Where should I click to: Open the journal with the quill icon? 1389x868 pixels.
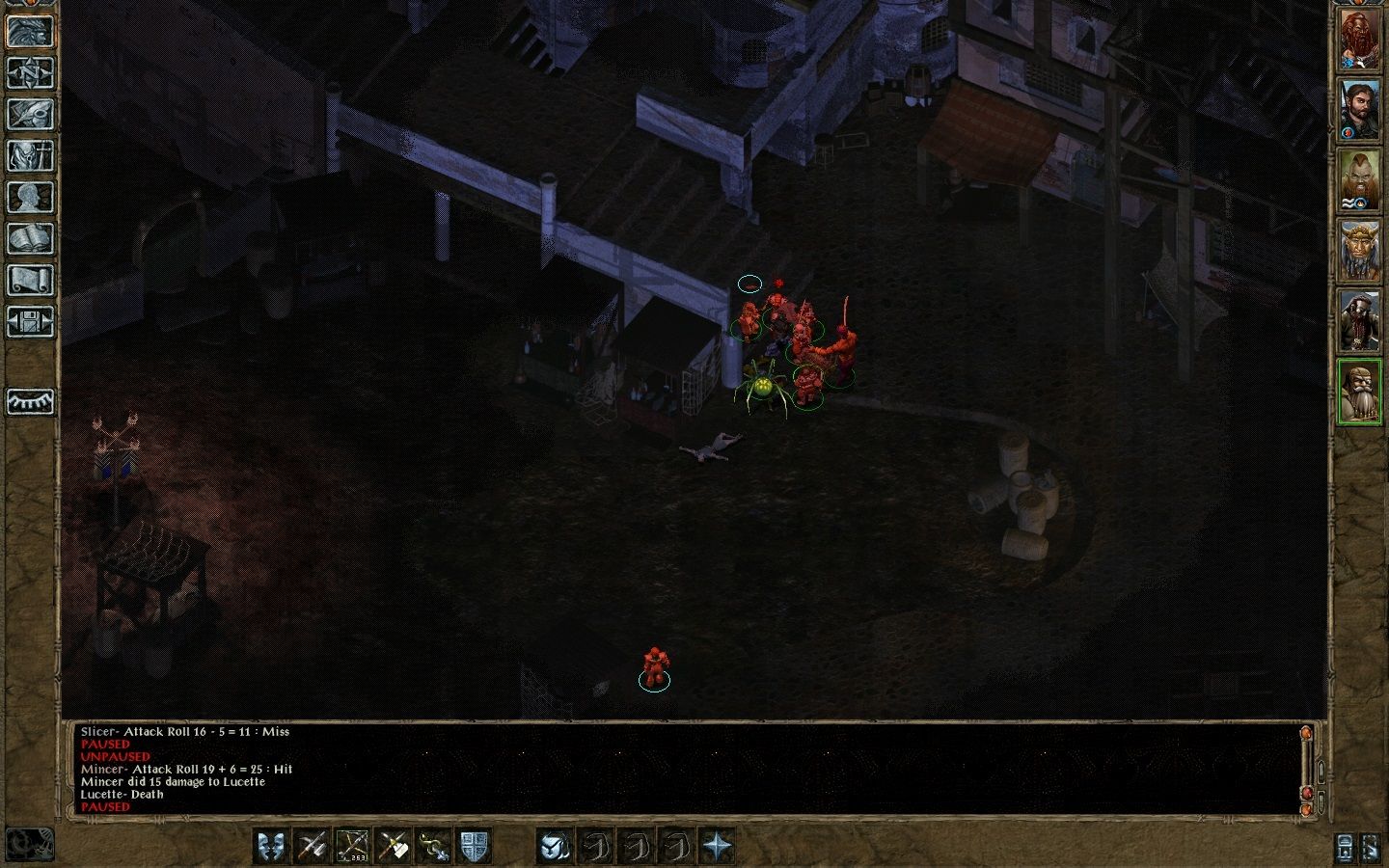coord(30,114)
